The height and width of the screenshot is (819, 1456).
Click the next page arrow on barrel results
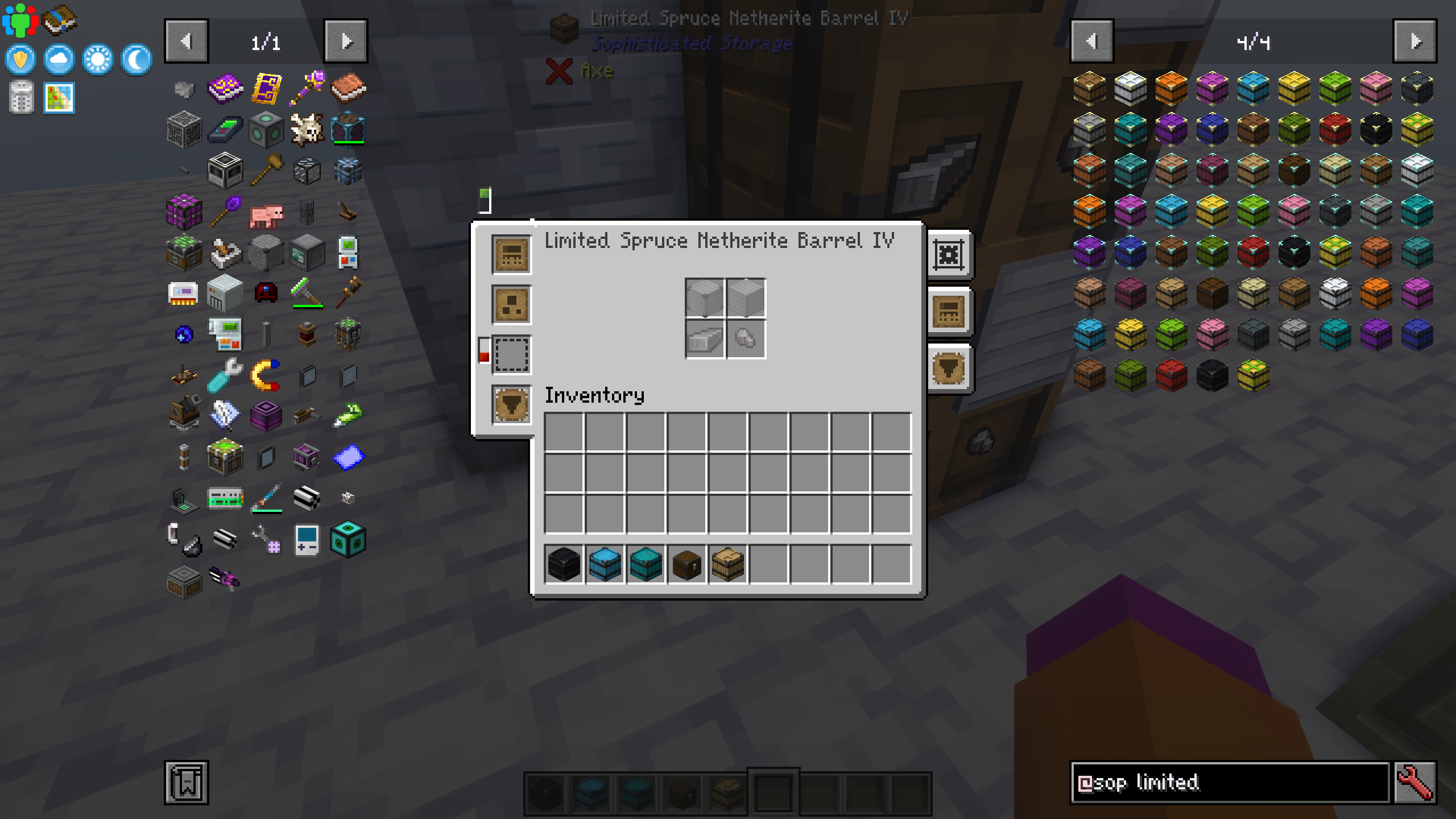(1414, 41)
